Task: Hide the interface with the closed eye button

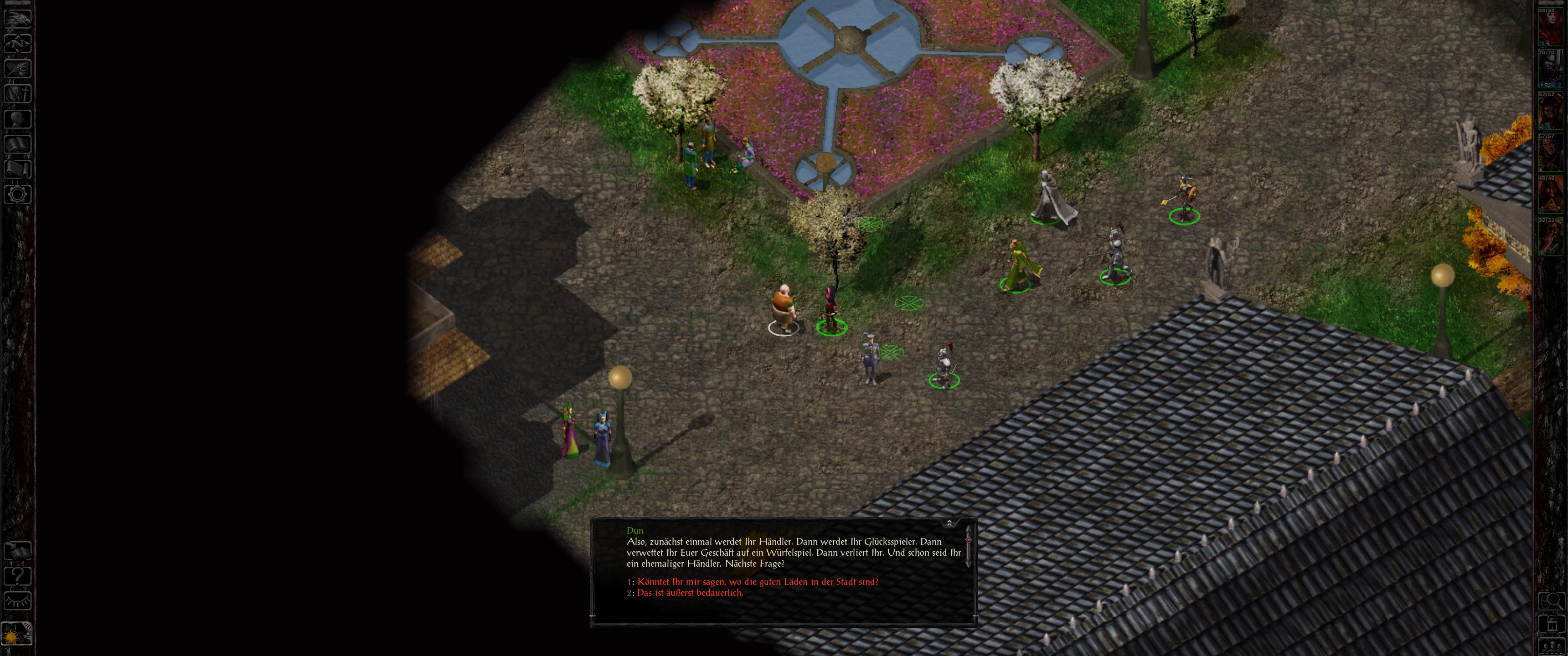Action: (x=17, y=601)
